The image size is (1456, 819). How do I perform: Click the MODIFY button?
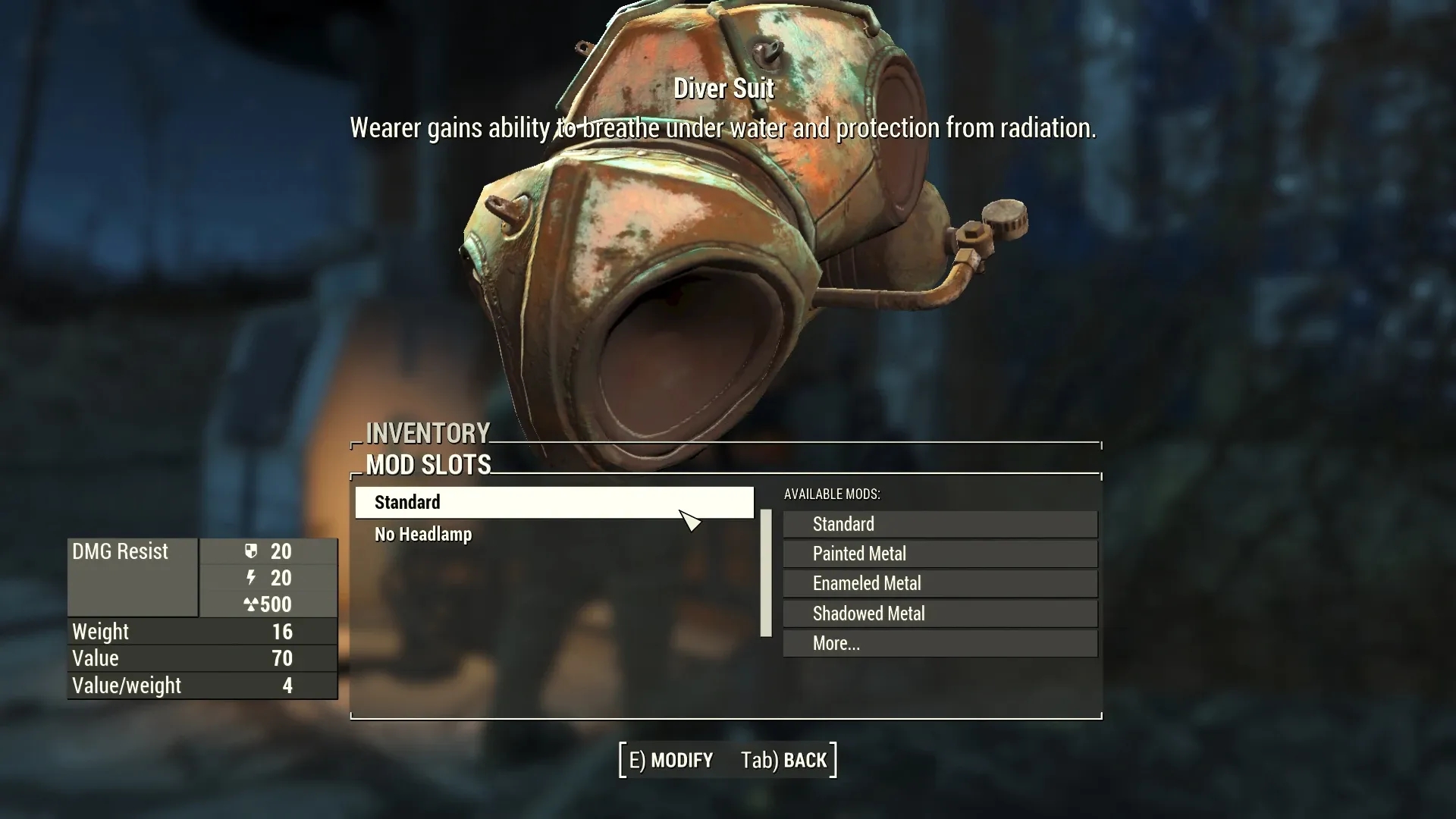click(x=670, y=760)
